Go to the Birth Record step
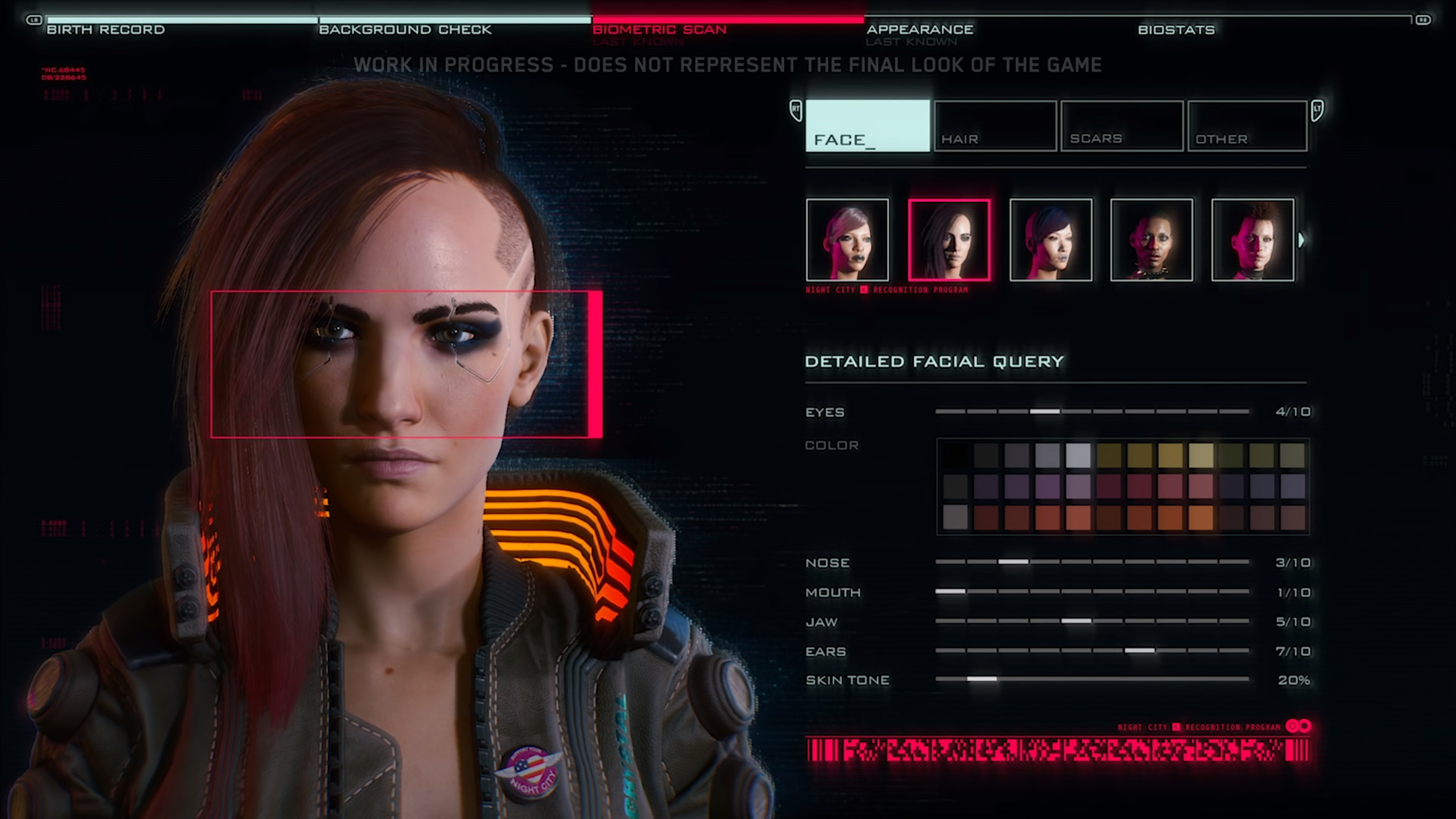Image resolution: width=1456 pixels, height=819 pixels. tap(106, 30)
